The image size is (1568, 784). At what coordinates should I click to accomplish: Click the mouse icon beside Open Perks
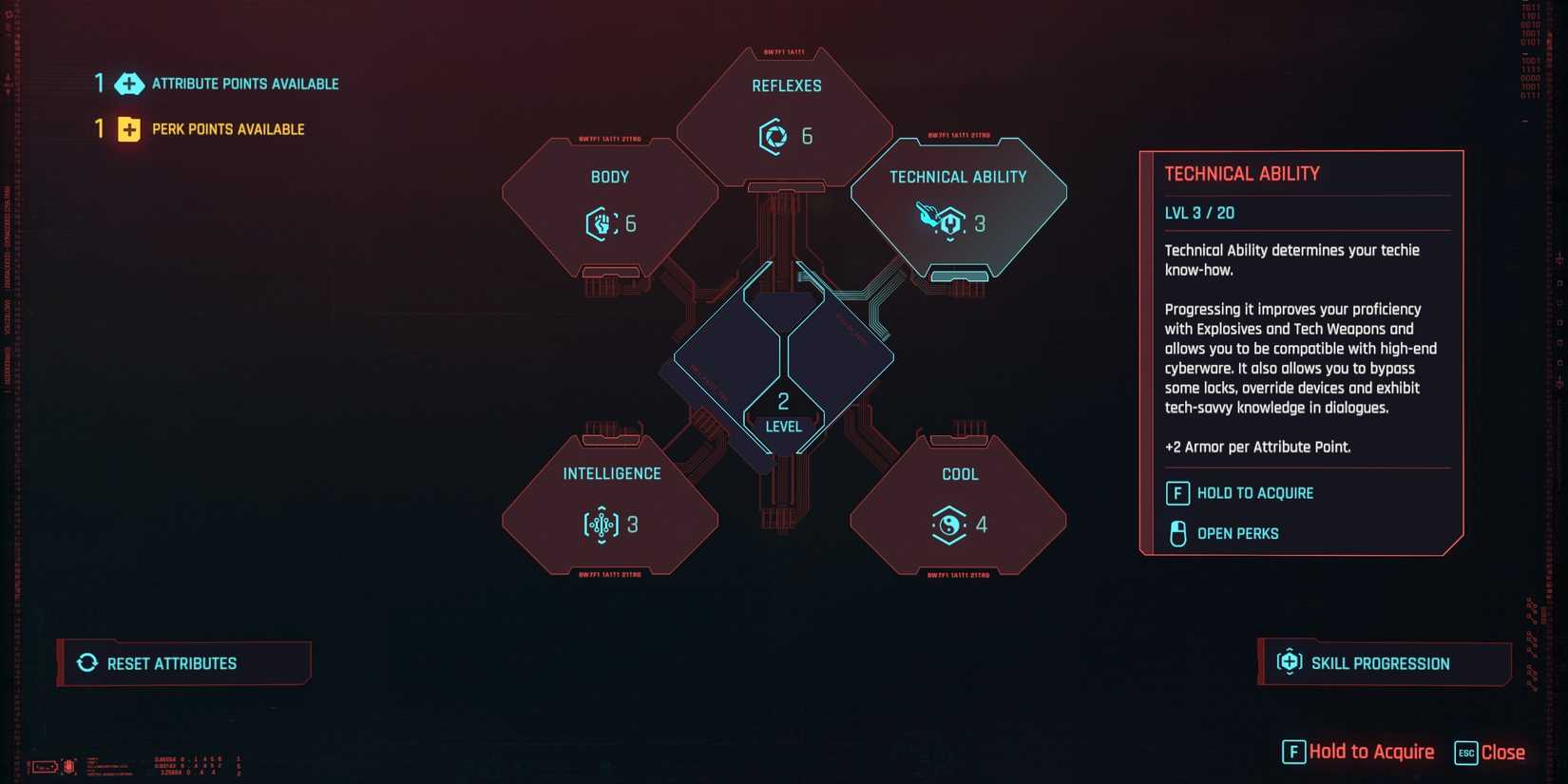[1177, 534]
